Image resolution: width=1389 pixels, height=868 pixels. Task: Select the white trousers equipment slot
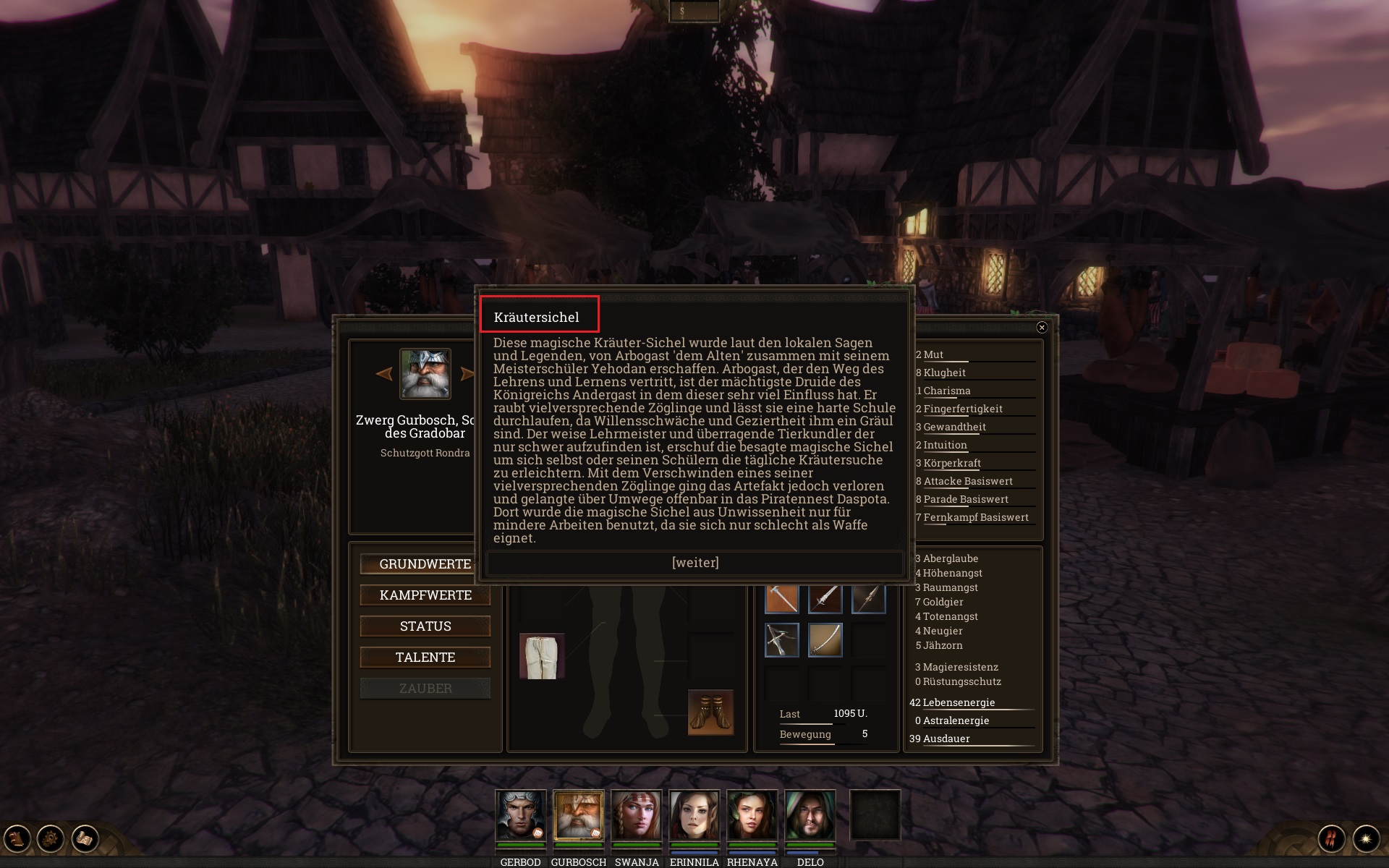coord(542,657)
